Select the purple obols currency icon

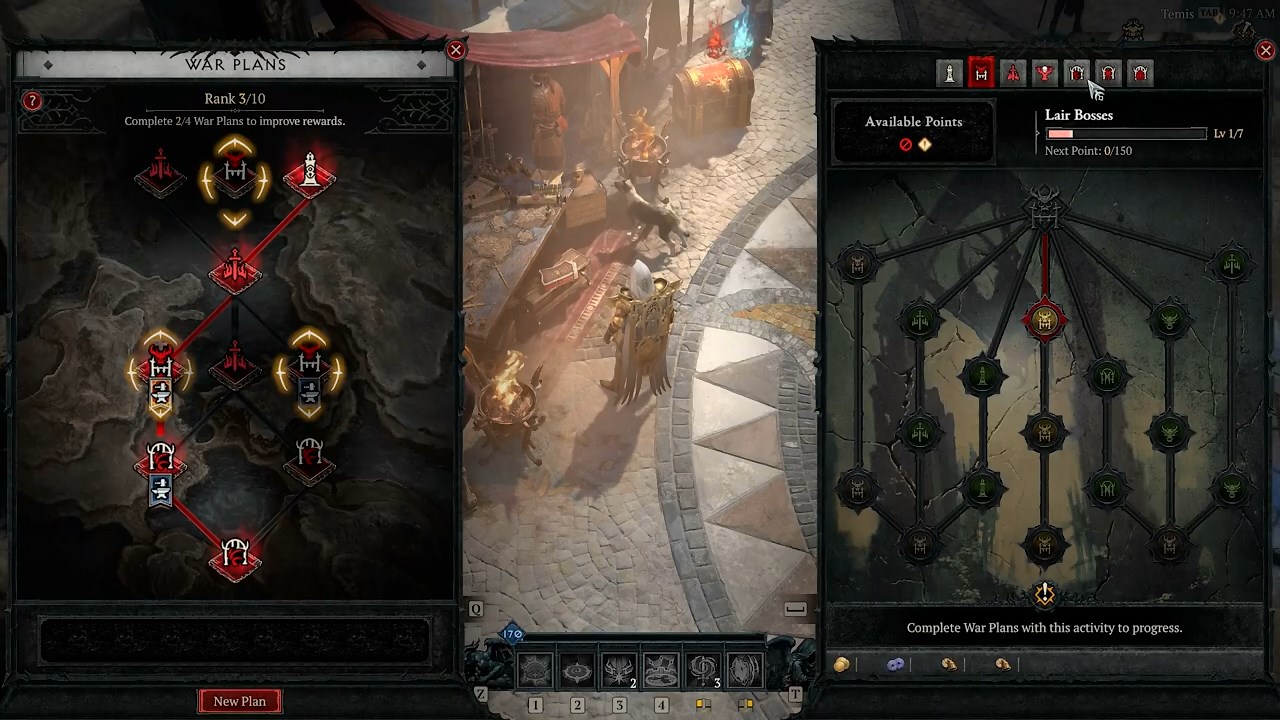tap(895, 664)
